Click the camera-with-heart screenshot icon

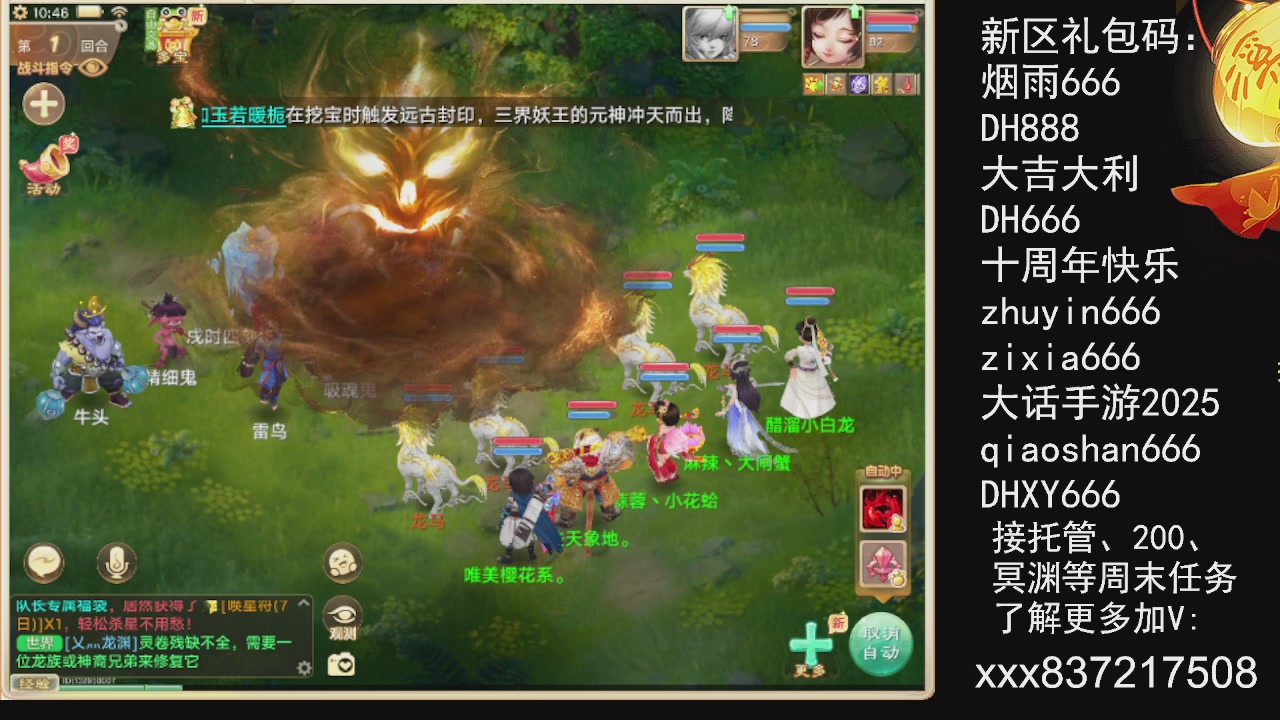[341, 663]
